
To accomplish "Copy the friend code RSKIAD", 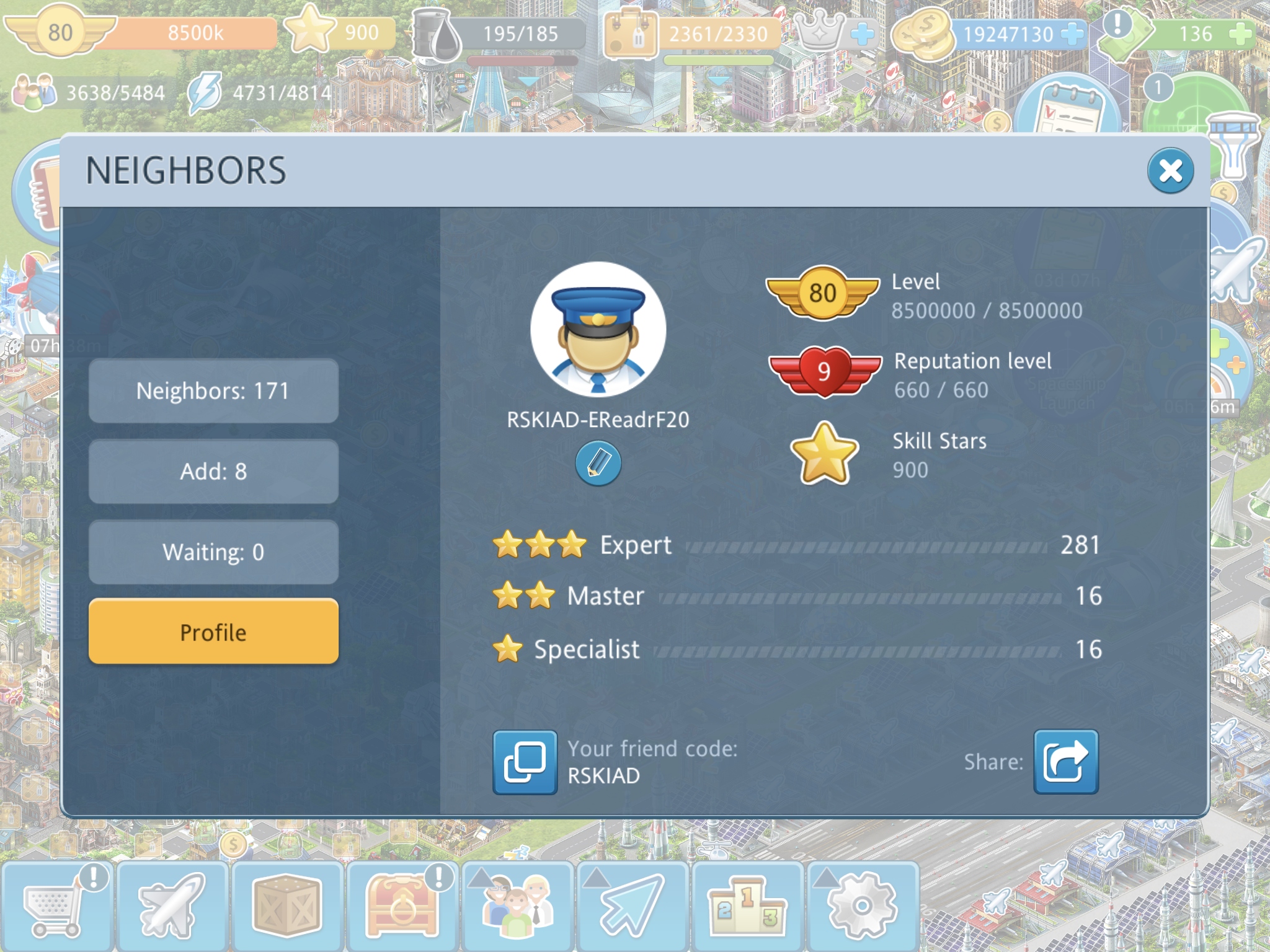I will (525, 762).
